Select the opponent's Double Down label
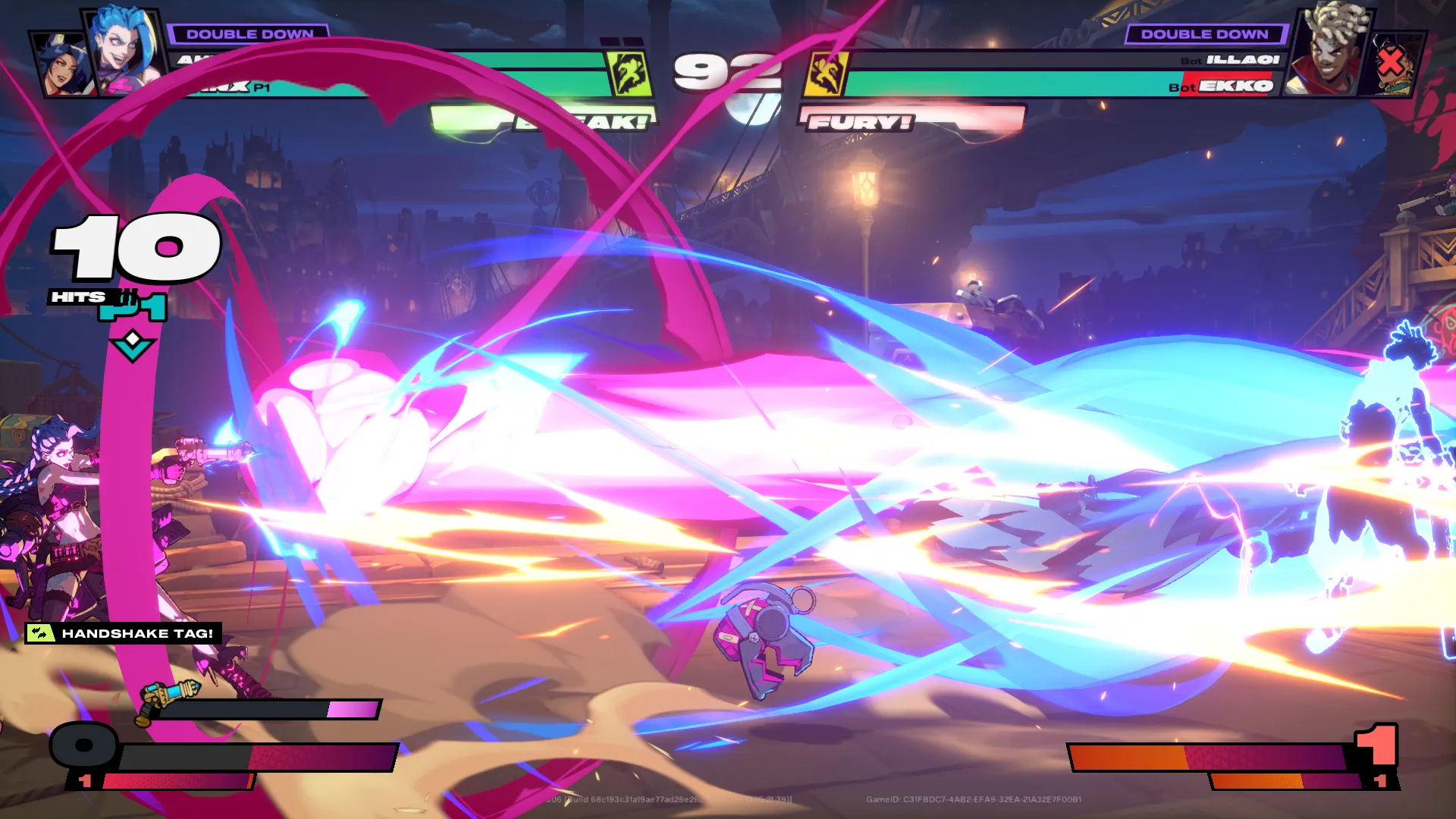This screenshot has height=819, width=1456. pyautogui.click(x=1204, y=34)
